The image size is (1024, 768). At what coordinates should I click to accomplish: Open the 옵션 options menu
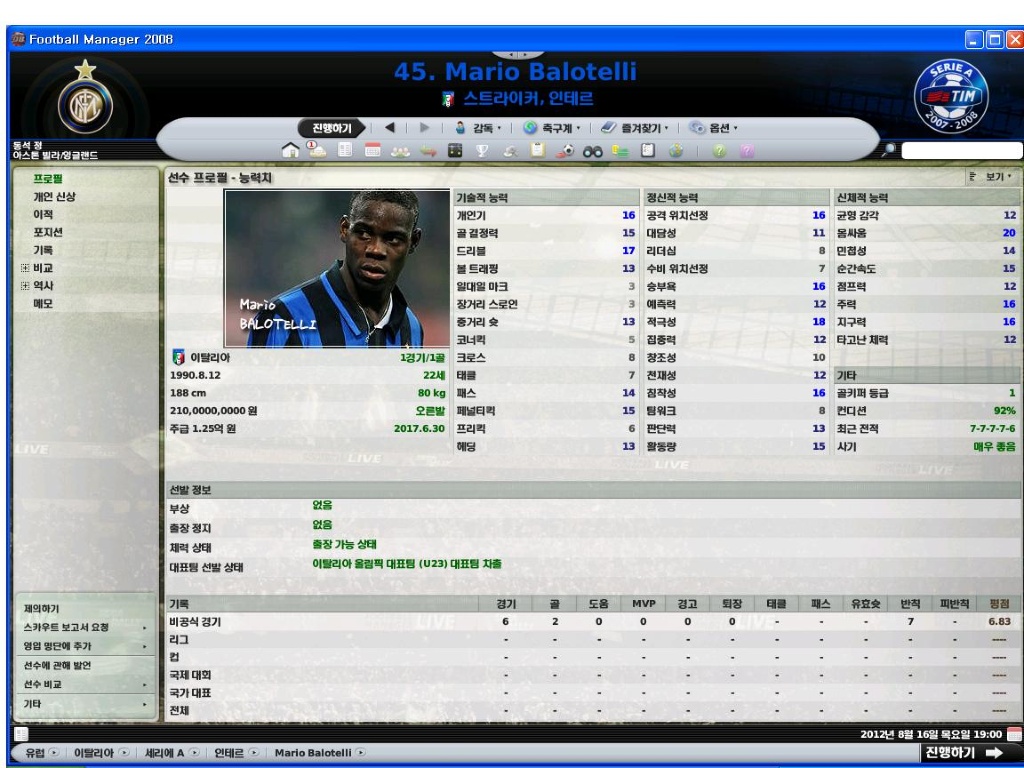(x=713, y=128)
